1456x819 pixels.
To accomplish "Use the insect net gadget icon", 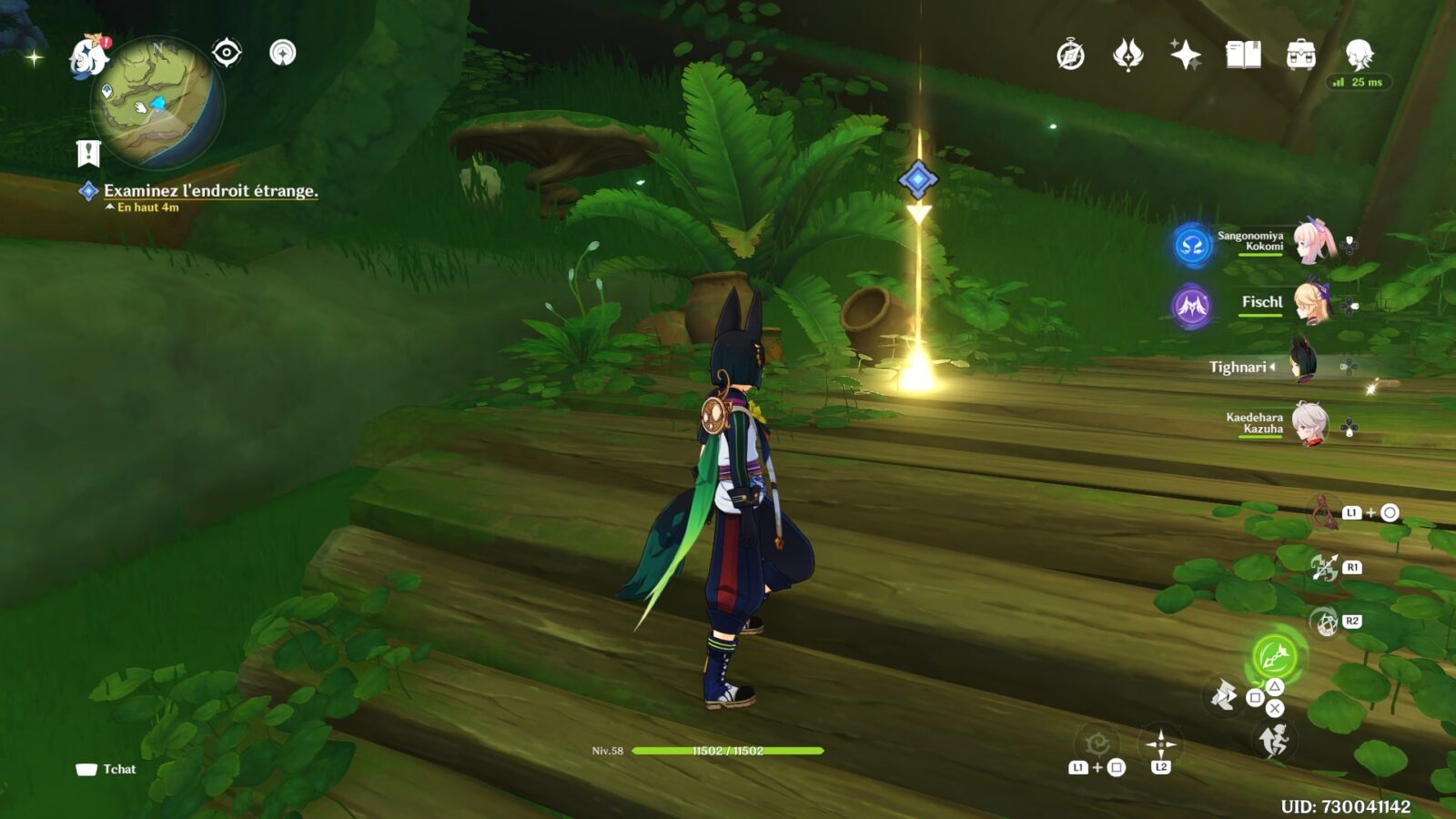I will 1324,513.
